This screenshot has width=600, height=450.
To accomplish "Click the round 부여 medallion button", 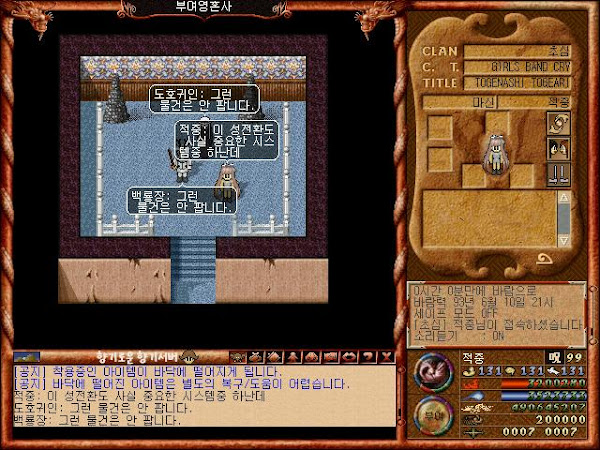I will [x=433, y=417].
